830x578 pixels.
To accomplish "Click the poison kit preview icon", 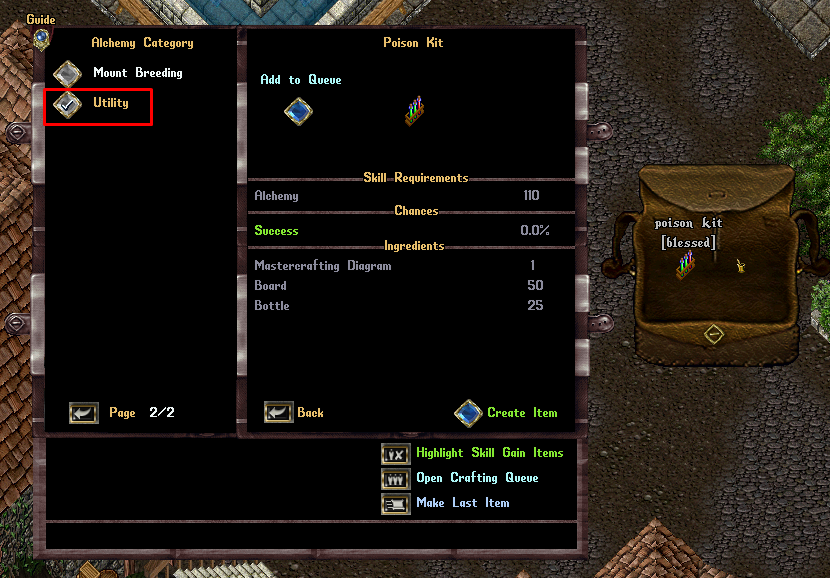I will coord(415,110).
